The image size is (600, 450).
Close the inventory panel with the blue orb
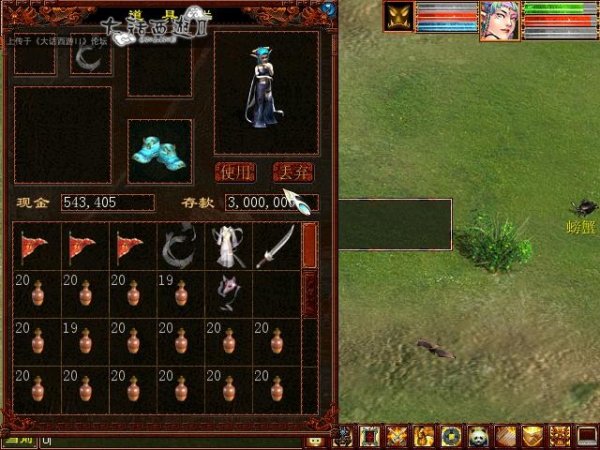click(x=328, y=9)
